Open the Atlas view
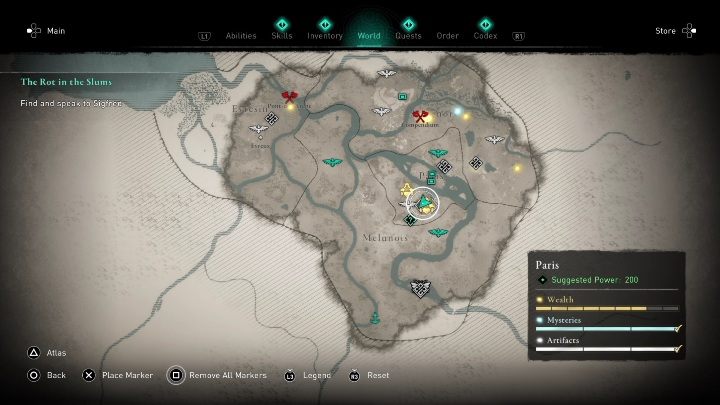Screen dimensions: 720x405 point(52,352)
